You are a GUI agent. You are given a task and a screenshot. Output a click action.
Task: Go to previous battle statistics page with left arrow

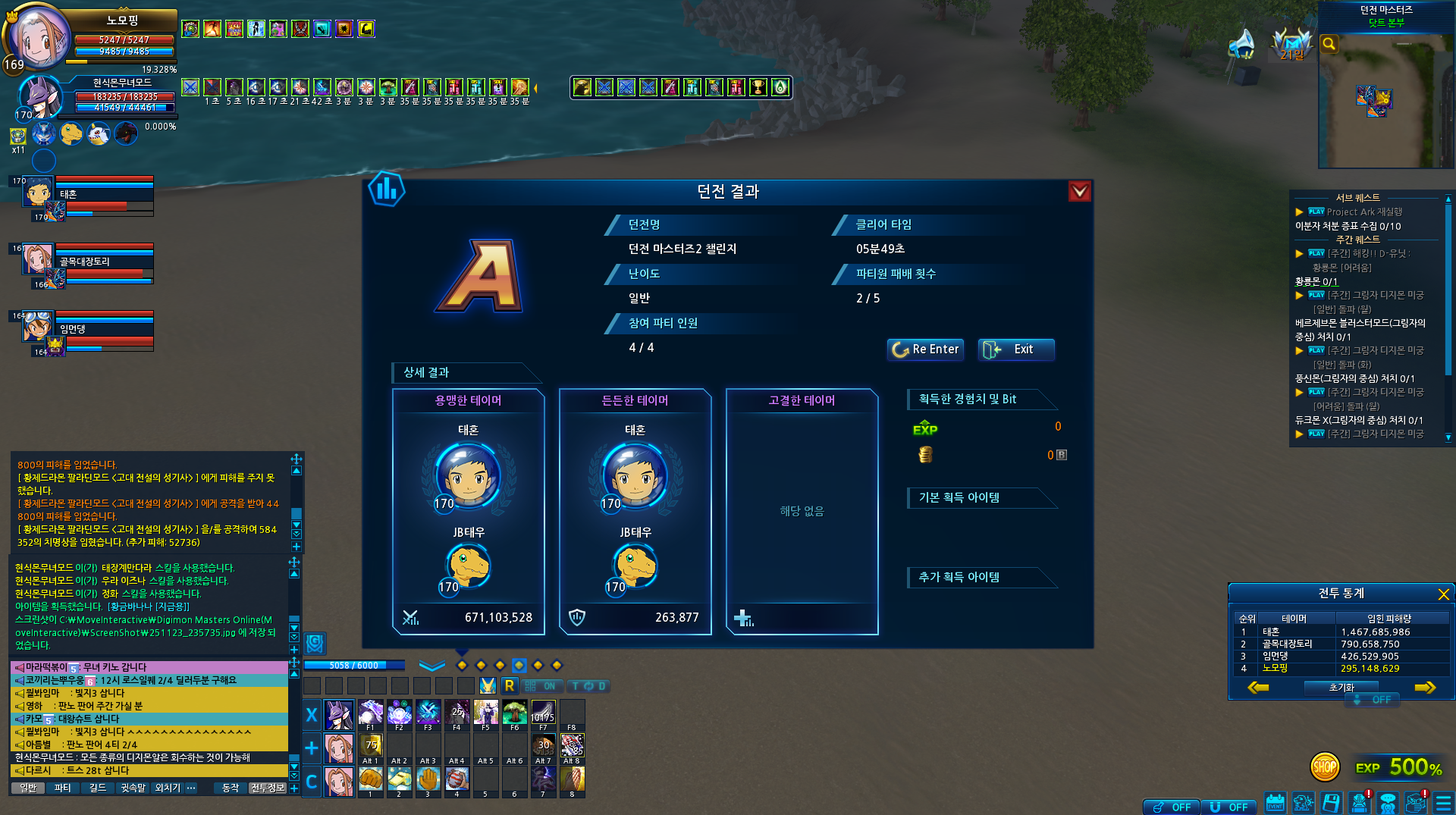point(1258,688)
